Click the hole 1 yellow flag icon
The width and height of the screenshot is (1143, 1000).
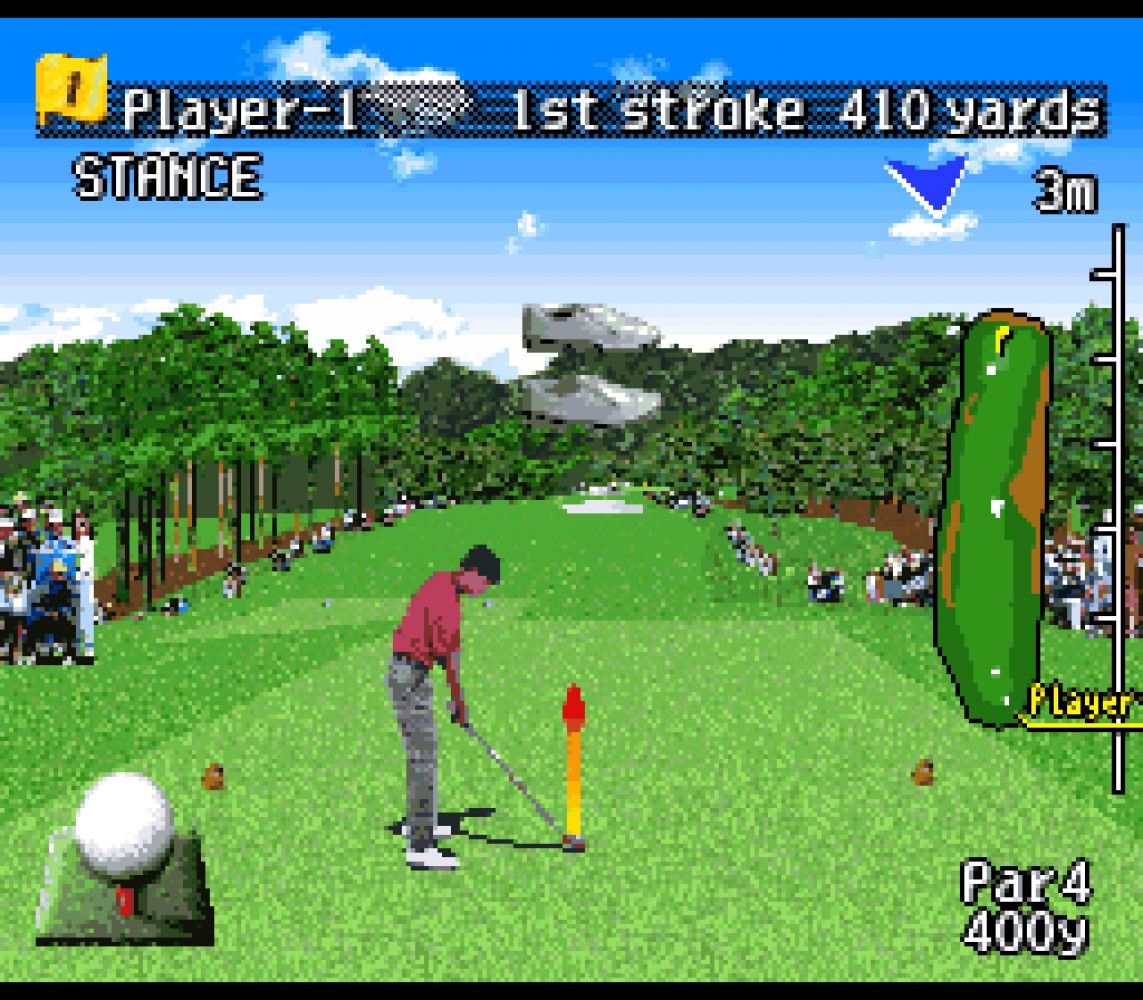[71, 89]
